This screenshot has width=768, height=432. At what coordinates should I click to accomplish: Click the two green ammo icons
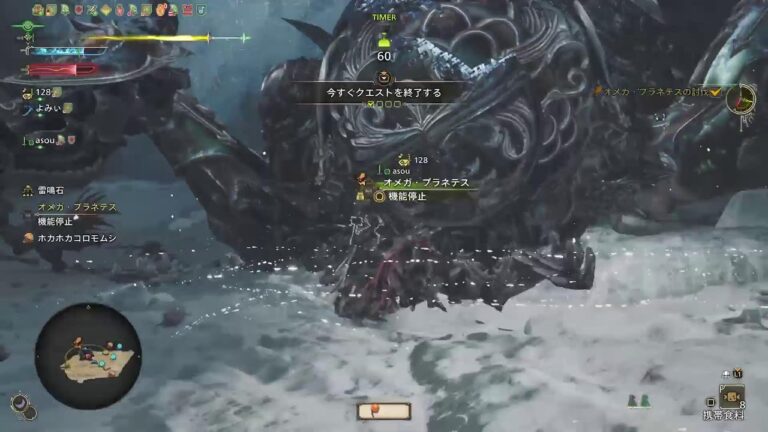638,401
